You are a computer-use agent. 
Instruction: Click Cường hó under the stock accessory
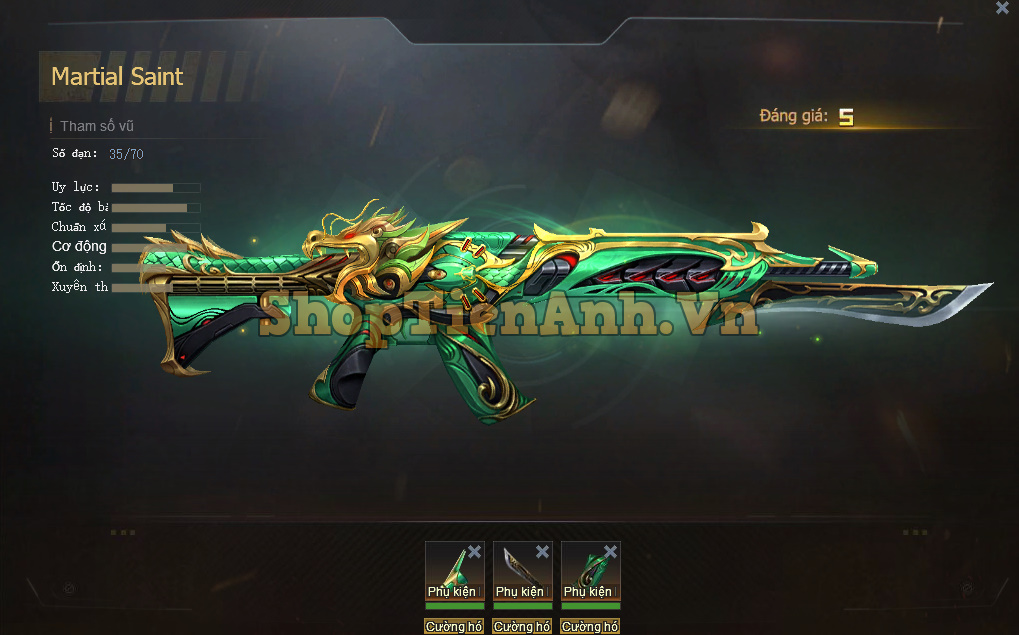(454, 627)
